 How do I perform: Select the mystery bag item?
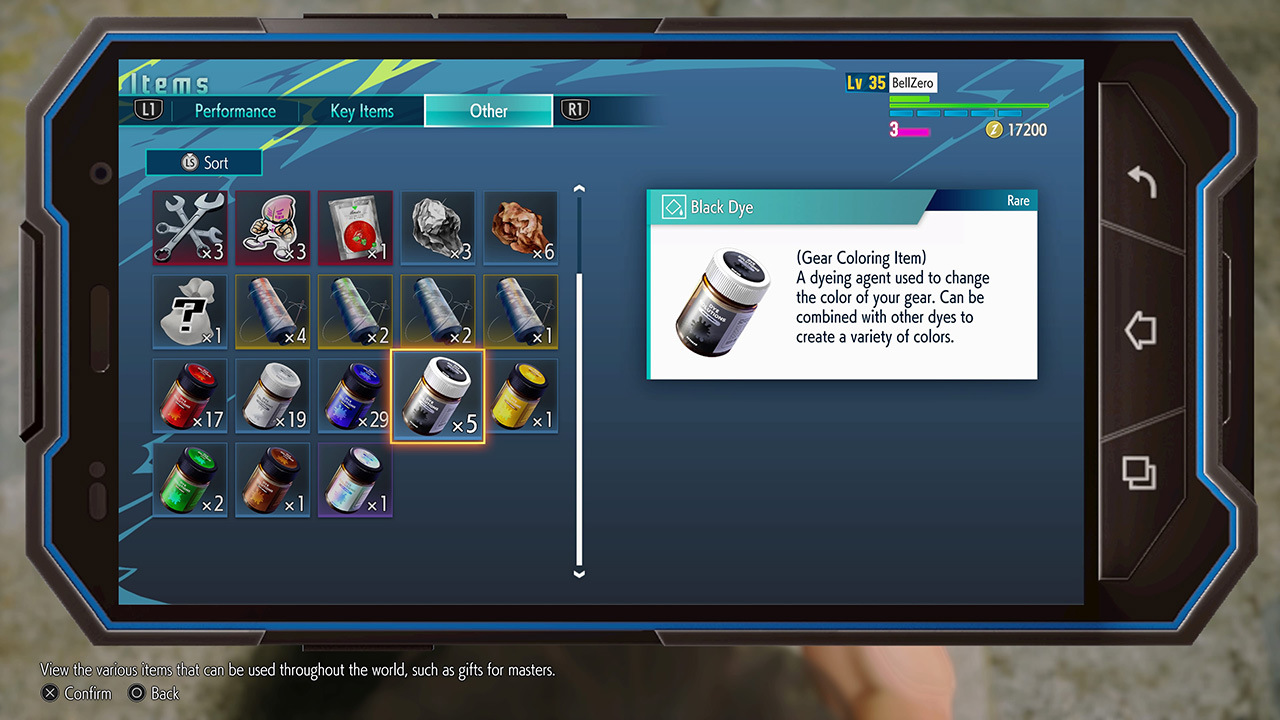(190, 312)
